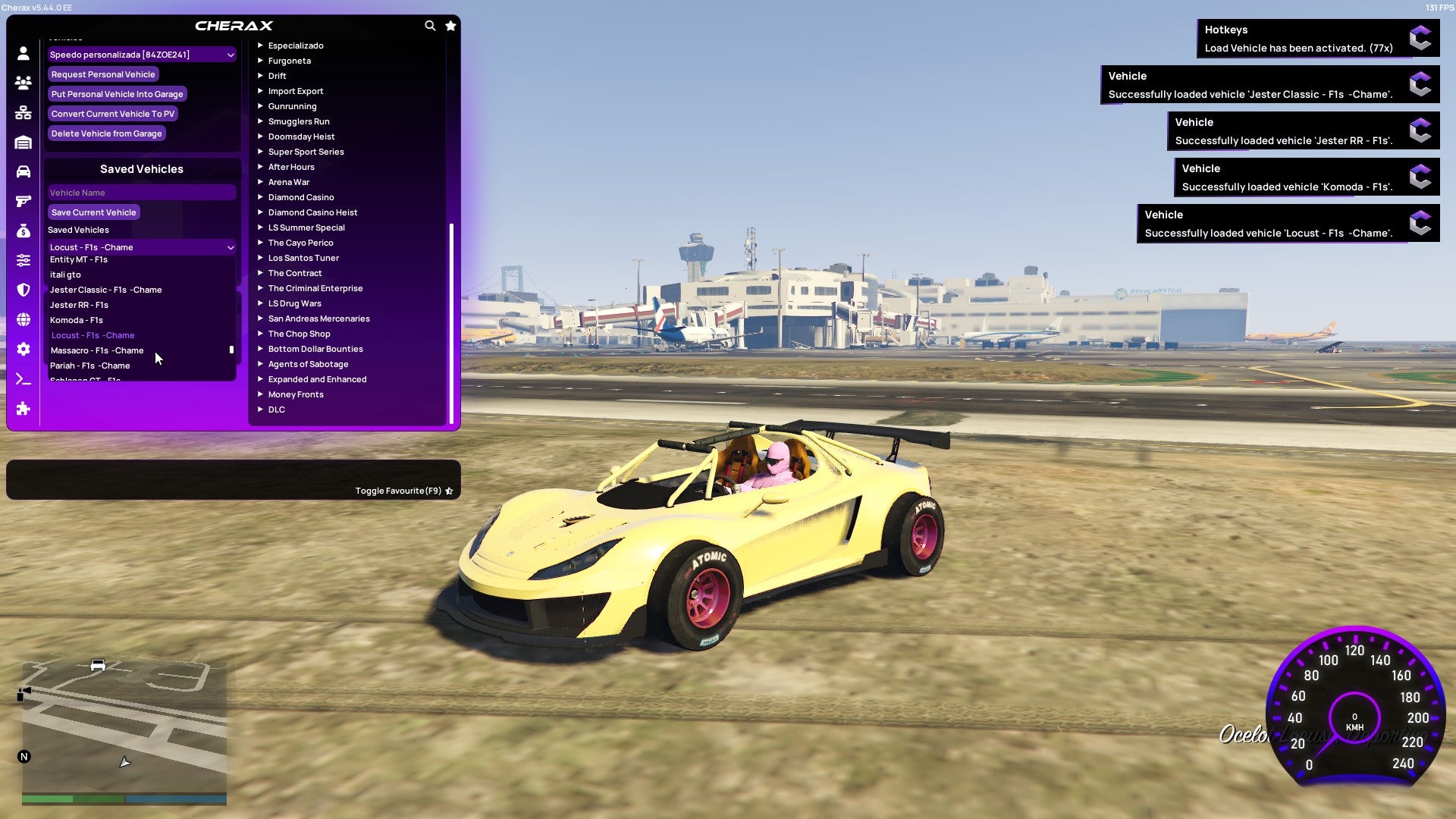Open the Network session icon
Image resolution: width=1456 pixels, height=819 pixels.
click(x=23, y=112)
